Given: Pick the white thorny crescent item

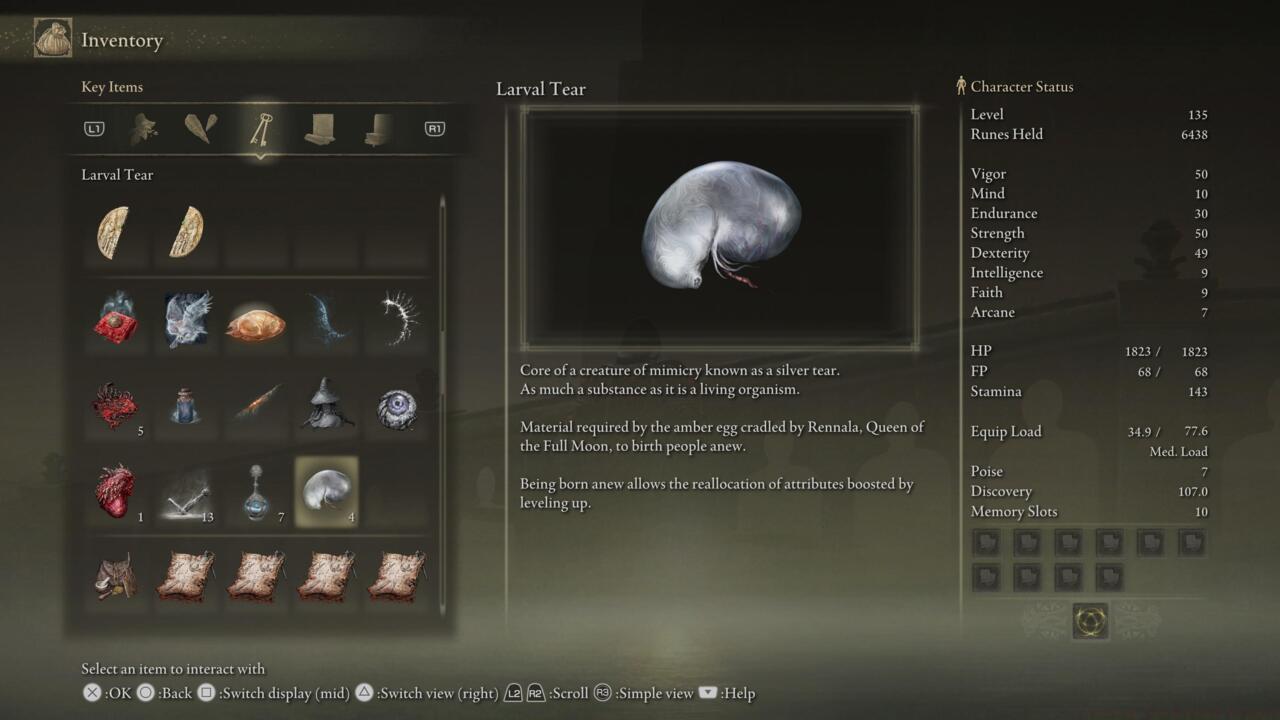Looking at the screenshot, I should tap(398, 318).
